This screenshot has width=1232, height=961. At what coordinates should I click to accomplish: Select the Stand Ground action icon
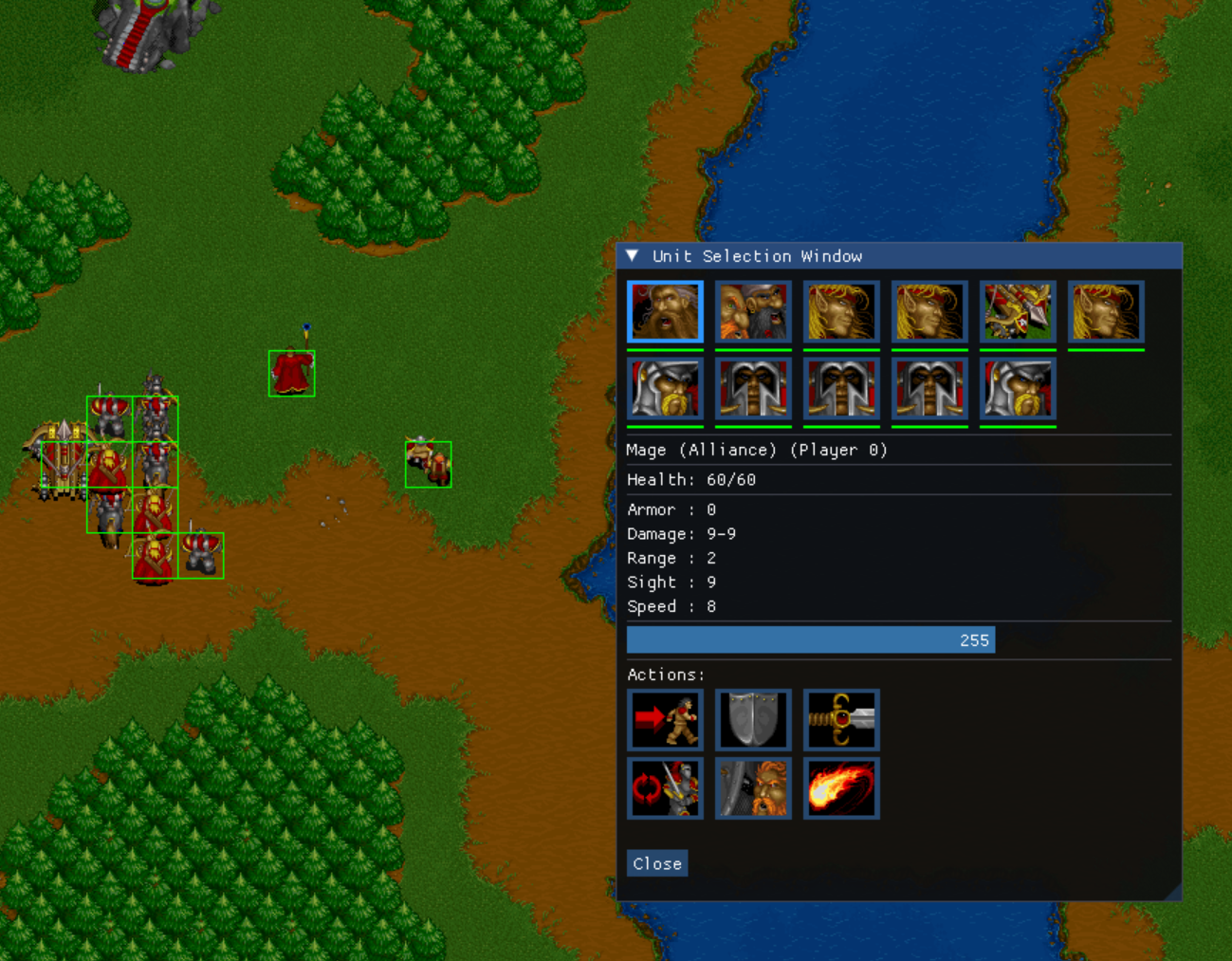[753, 788]
